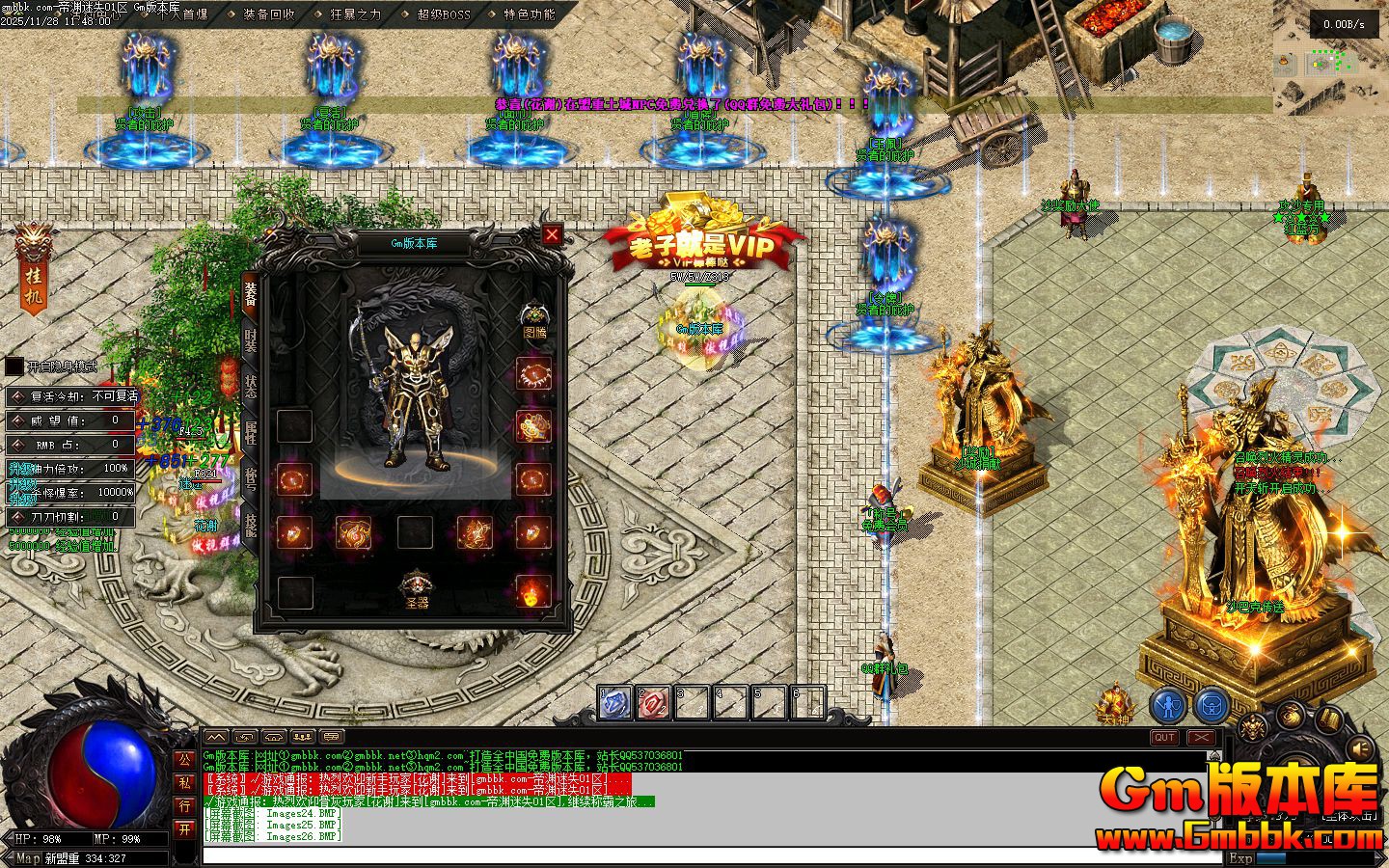Select the 图腾 totem slot
This screenshot has width=1389, height=868.
[533, 317]
